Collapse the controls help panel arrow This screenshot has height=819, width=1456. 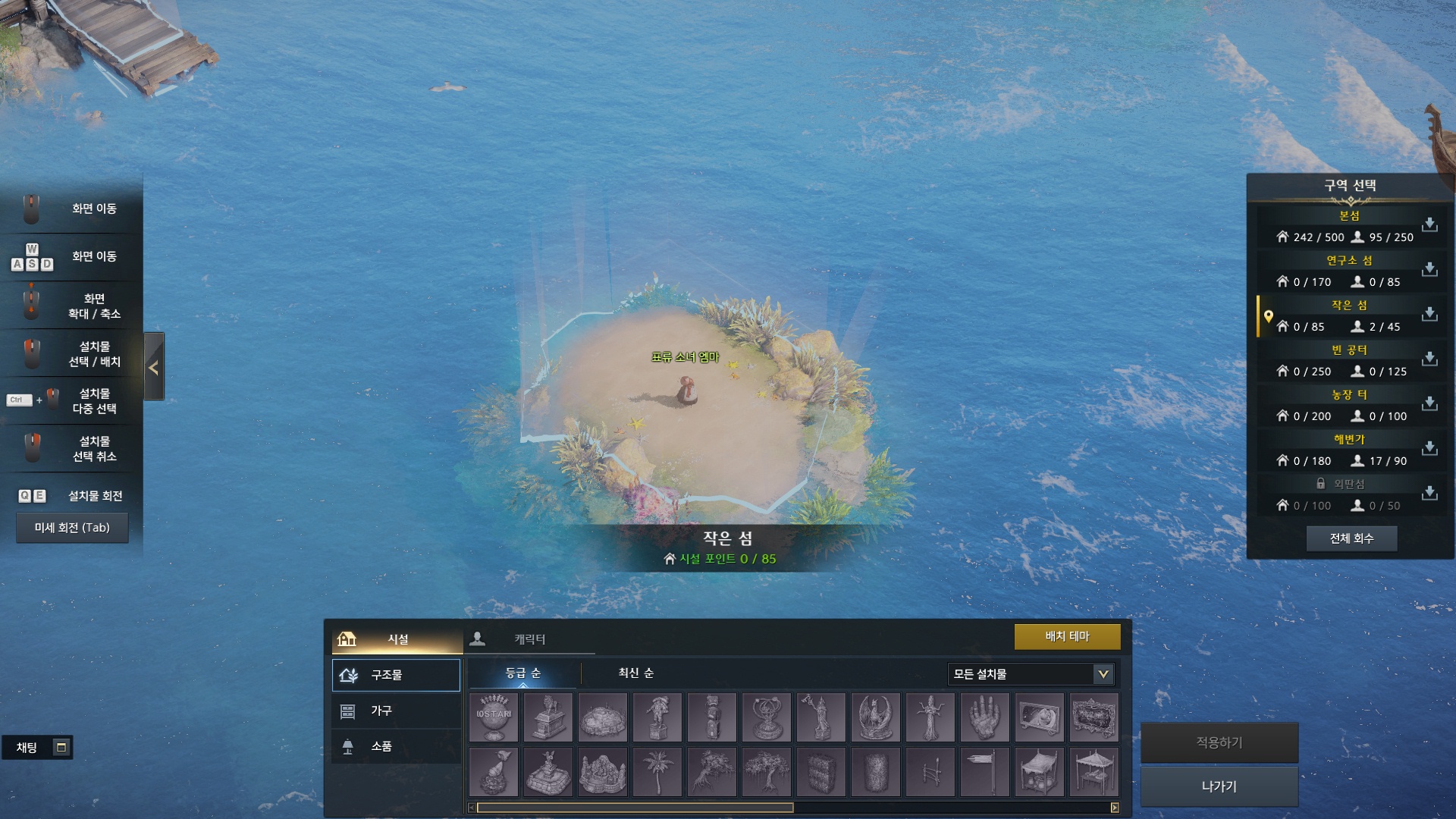[154, 368]
